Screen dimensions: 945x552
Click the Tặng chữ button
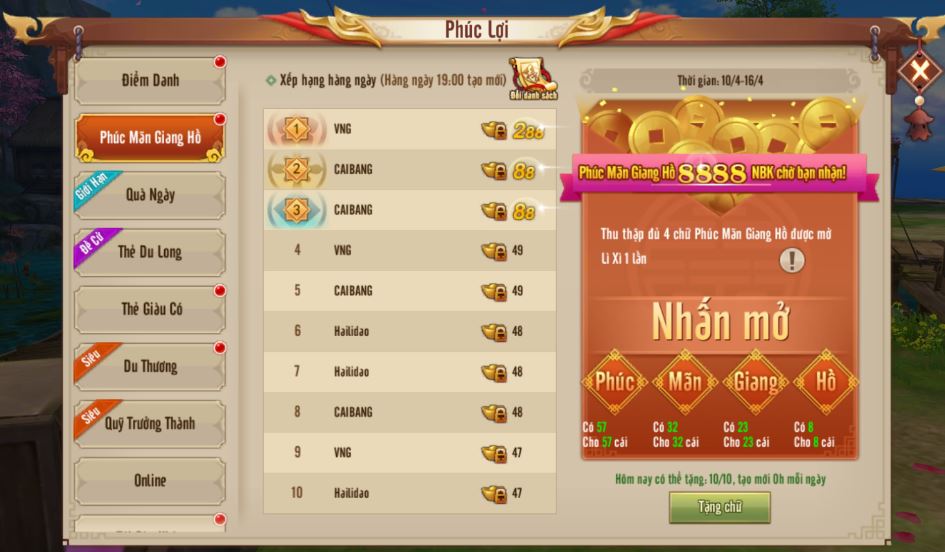[x=719, y=507]
